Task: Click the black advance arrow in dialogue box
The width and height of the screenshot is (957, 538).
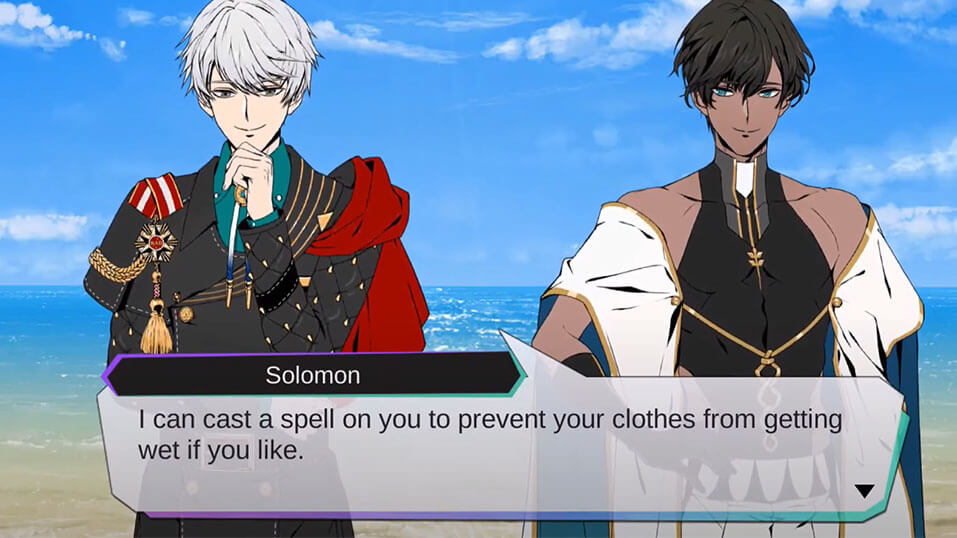Action: [x=864, y=491]
